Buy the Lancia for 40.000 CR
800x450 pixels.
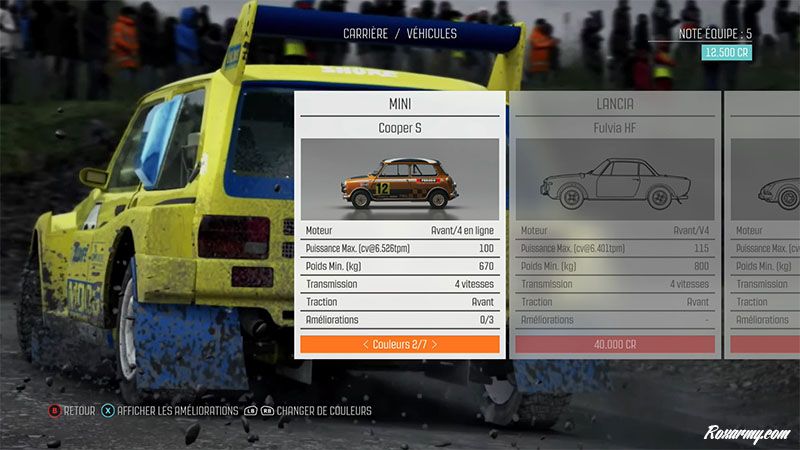click(x=614, y=344)
